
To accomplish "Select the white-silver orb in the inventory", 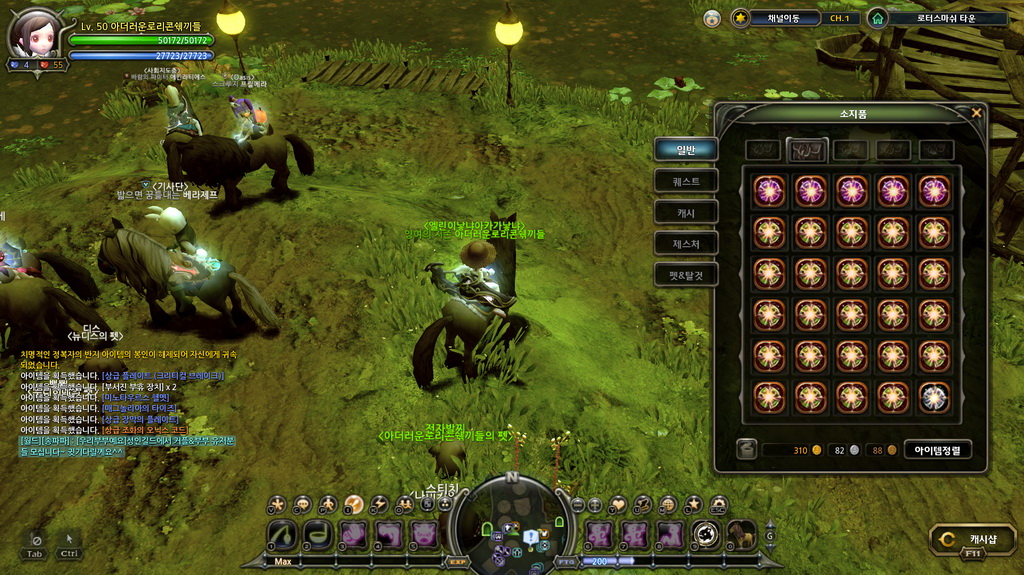I will 934,397.
